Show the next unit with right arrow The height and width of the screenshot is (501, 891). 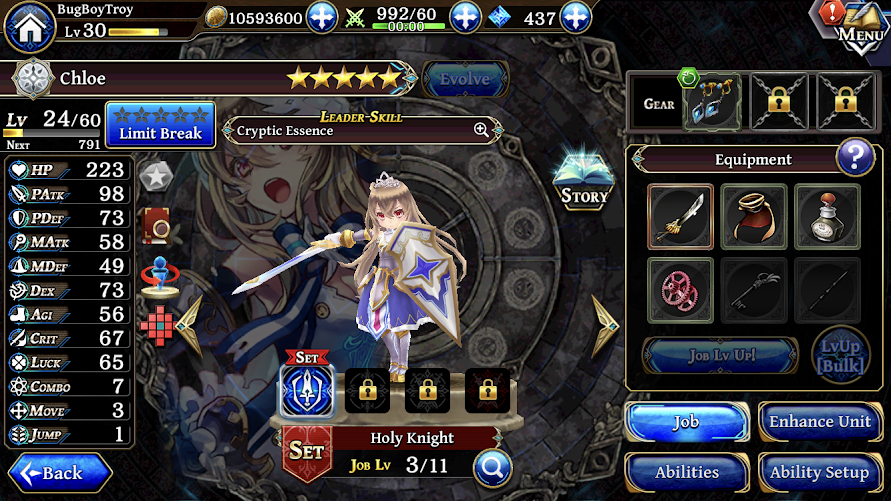605,326
